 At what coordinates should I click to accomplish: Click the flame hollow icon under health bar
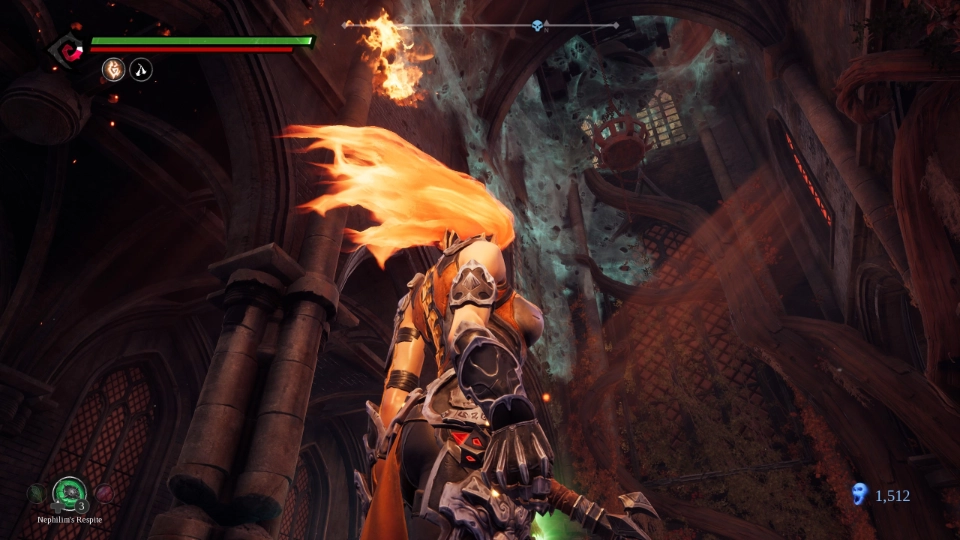113,70
